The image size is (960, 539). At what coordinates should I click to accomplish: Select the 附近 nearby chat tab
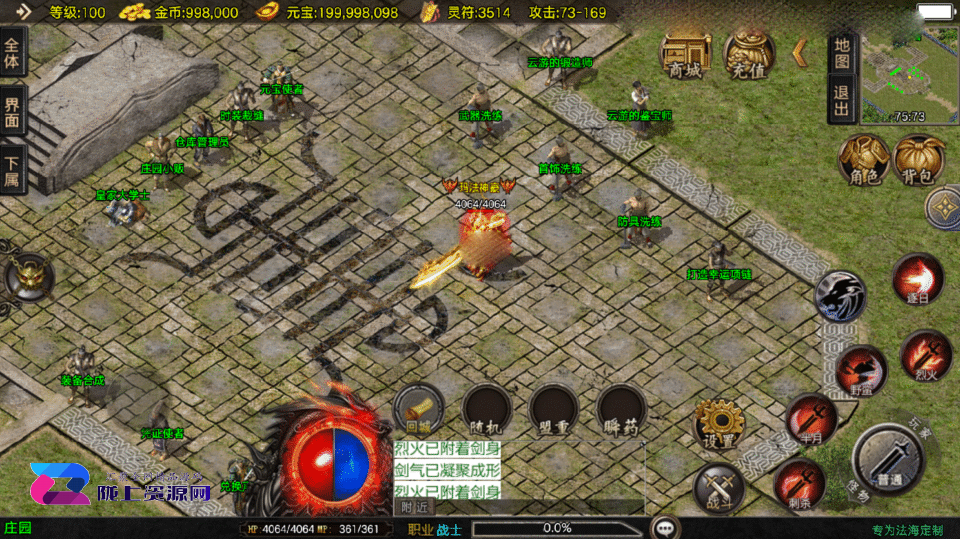412,507
